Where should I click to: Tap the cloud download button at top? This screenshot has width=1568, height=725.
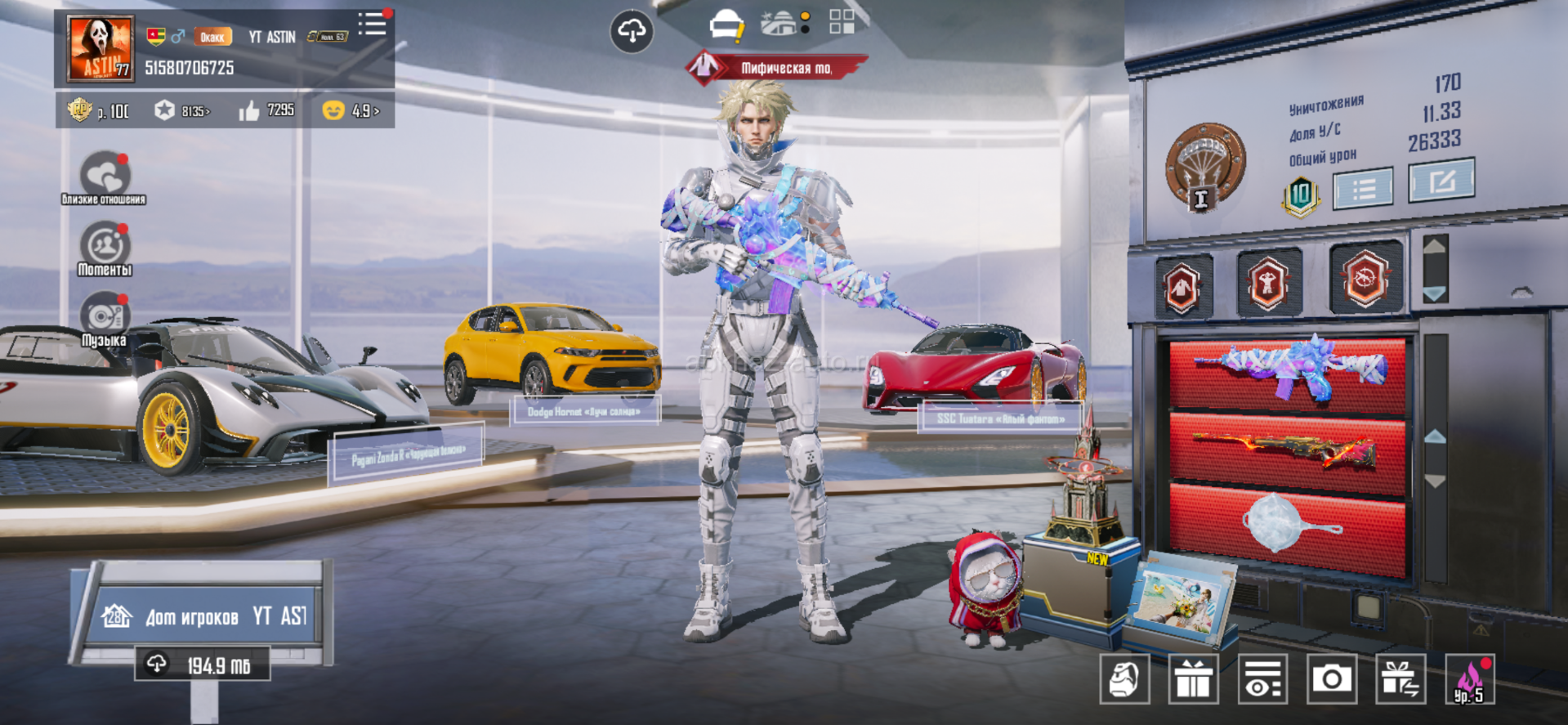point(632,31)
